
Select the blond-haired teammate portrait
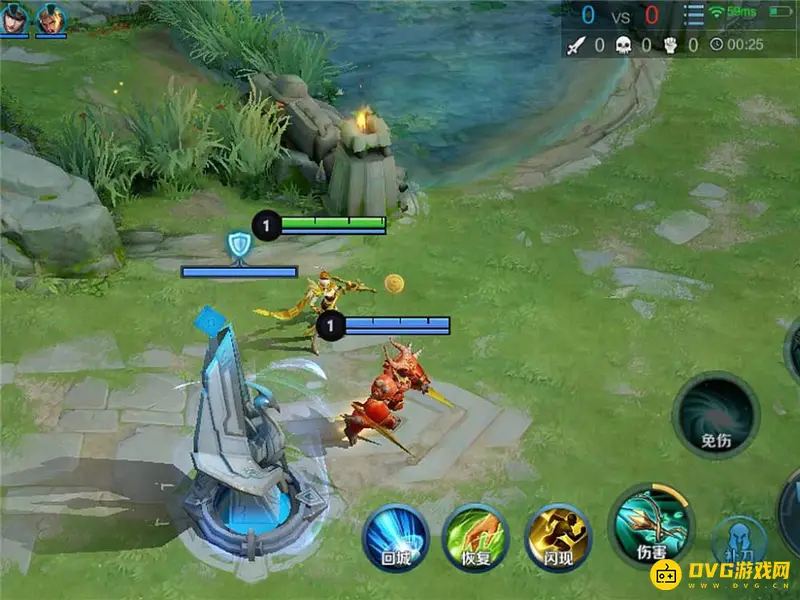(52, 18)
